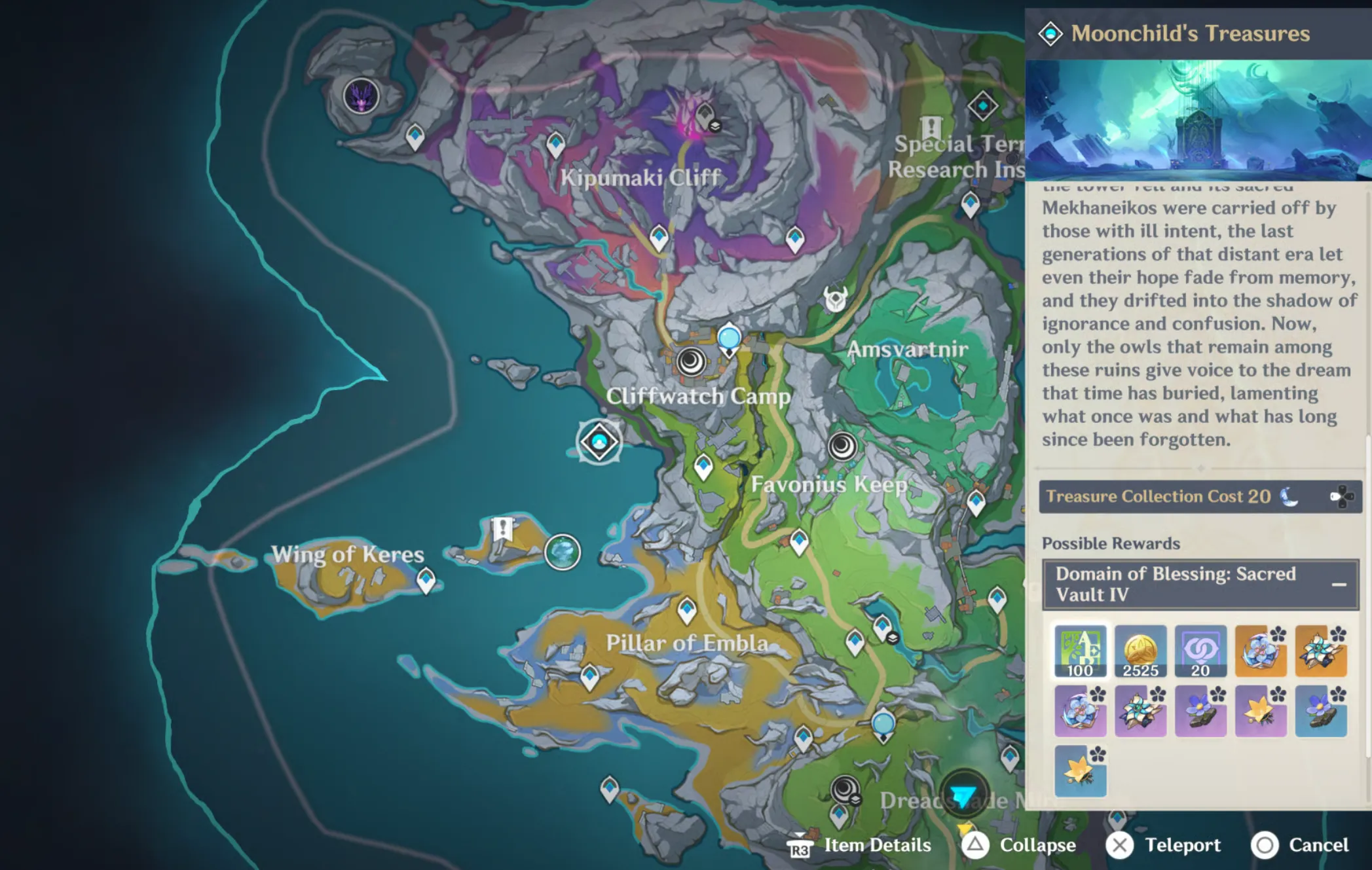This screenshot has width=1372, height=870.
Task: Select the purple dragon boss marker
Action: click(361, 96)
